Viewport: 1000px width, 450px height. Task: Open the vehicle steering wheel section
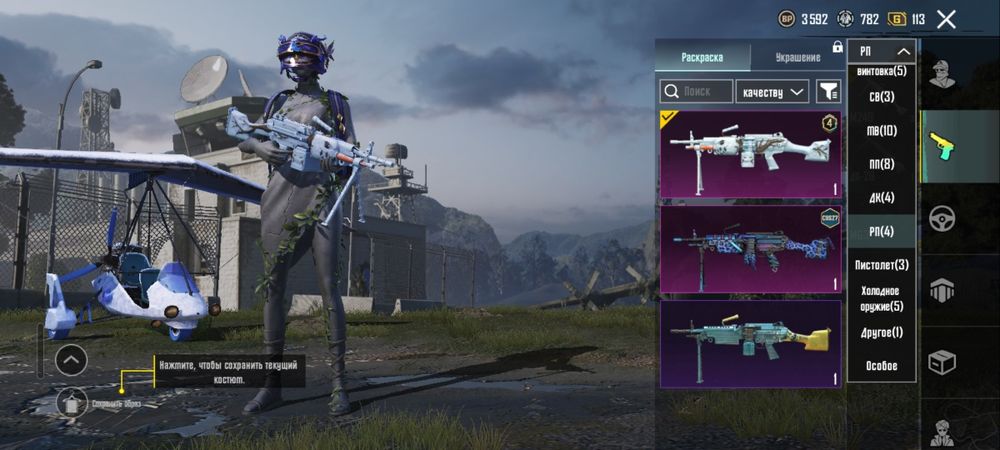coord(941,218)
